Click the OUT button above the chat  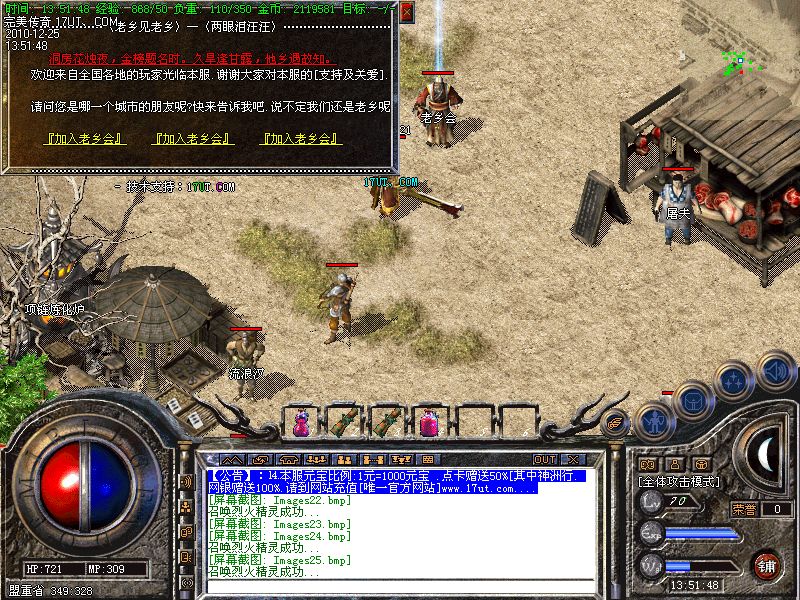click(545, 459)
